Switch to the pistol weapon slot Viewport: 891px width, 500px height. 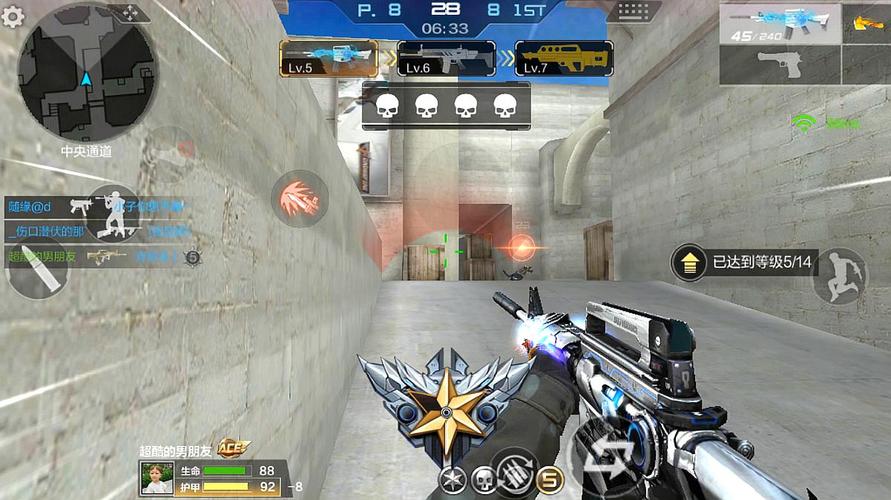780,64
